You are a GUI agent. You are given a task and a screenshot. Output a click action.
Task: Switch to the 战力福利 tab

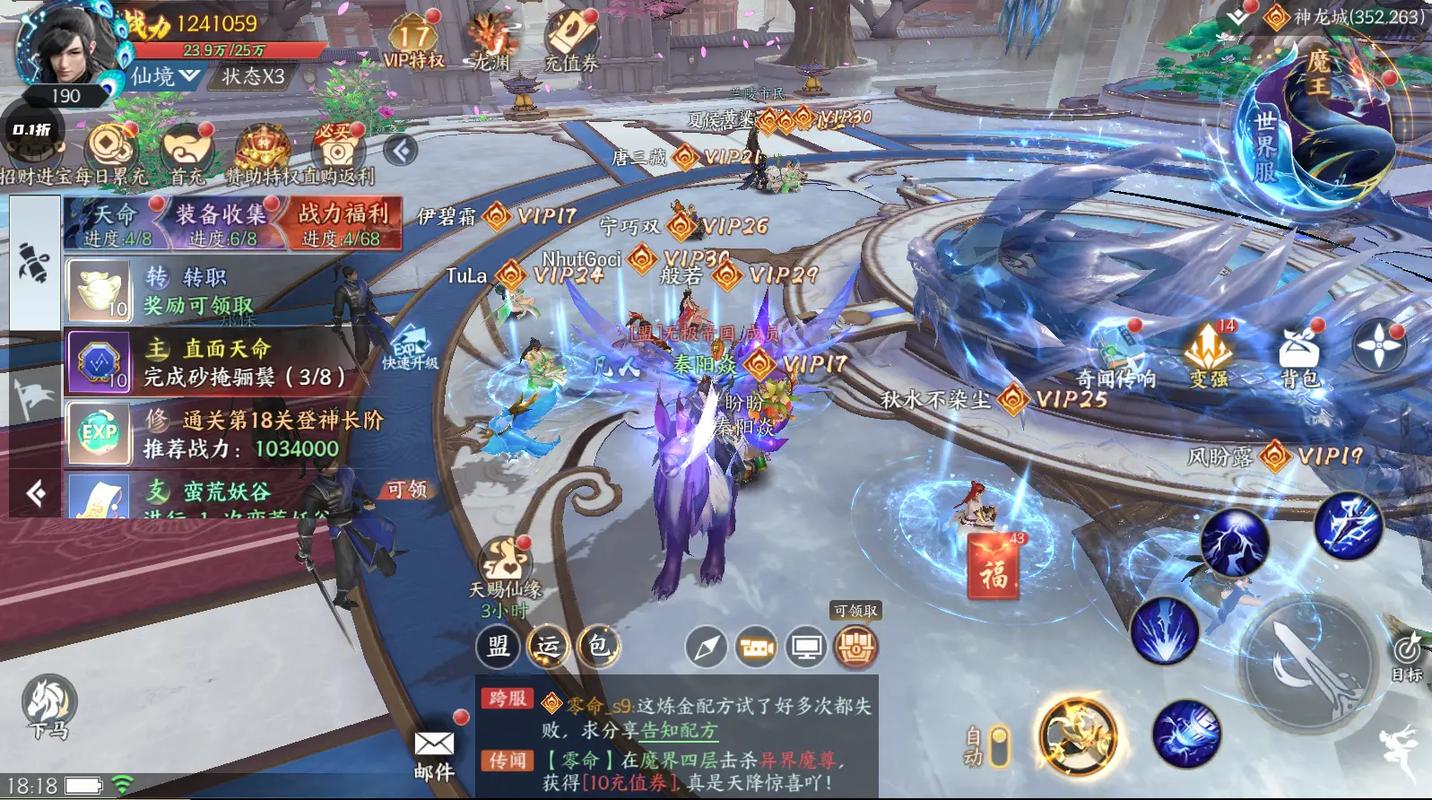(x=344, y=222)
